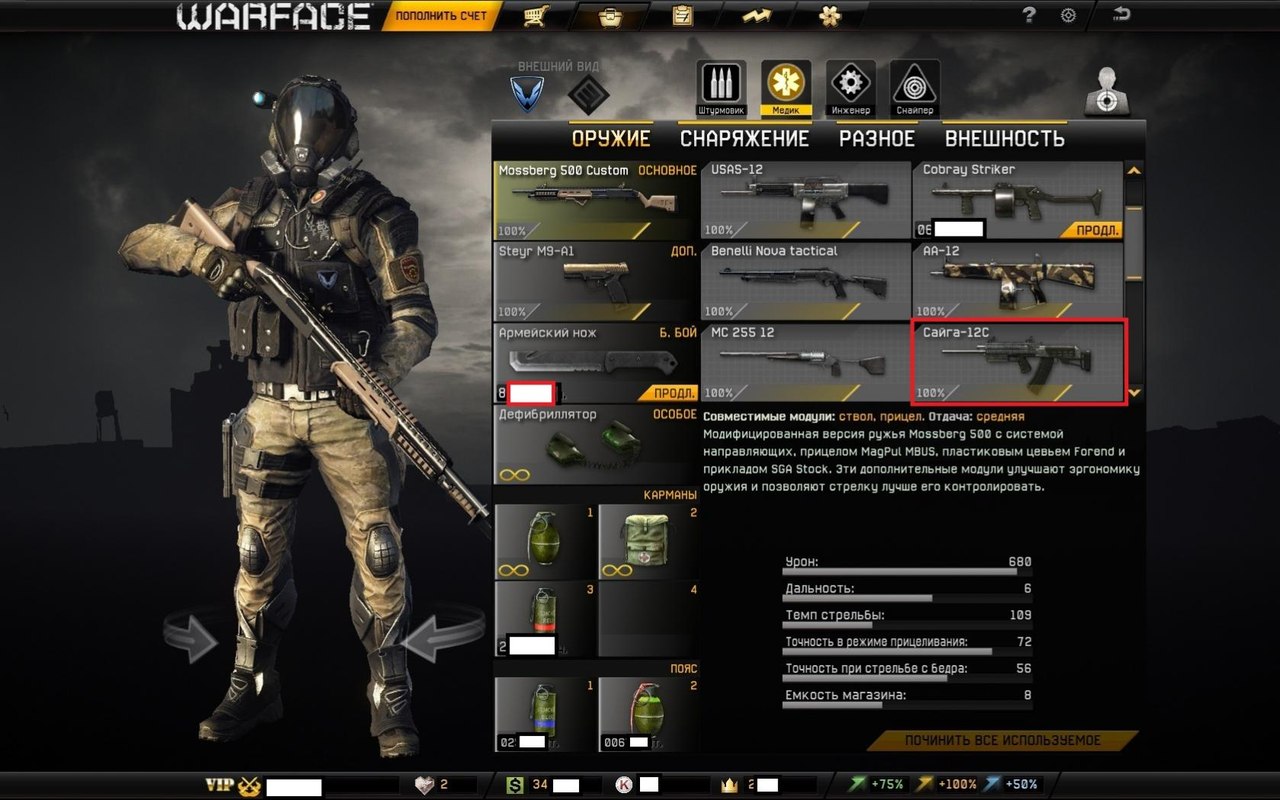Switch to the РАЗНОЕ tab
The width and height of the screenshot is (1280, 800).
876,139
